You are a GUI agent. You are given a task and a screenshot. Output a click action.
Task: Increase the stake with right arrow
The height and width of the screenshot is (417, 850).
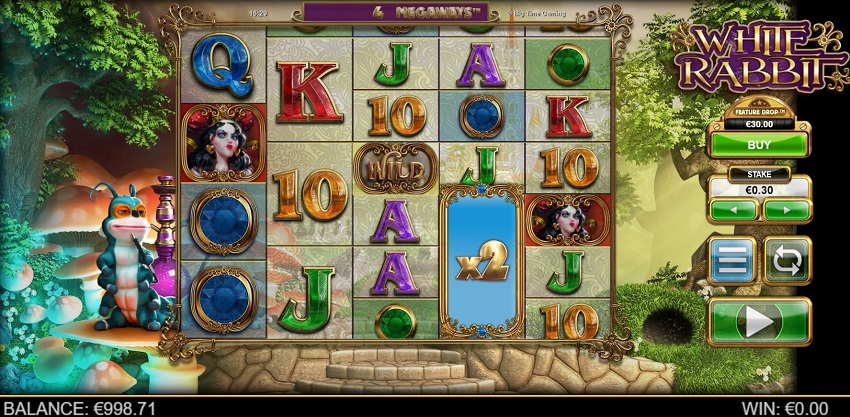786,211
